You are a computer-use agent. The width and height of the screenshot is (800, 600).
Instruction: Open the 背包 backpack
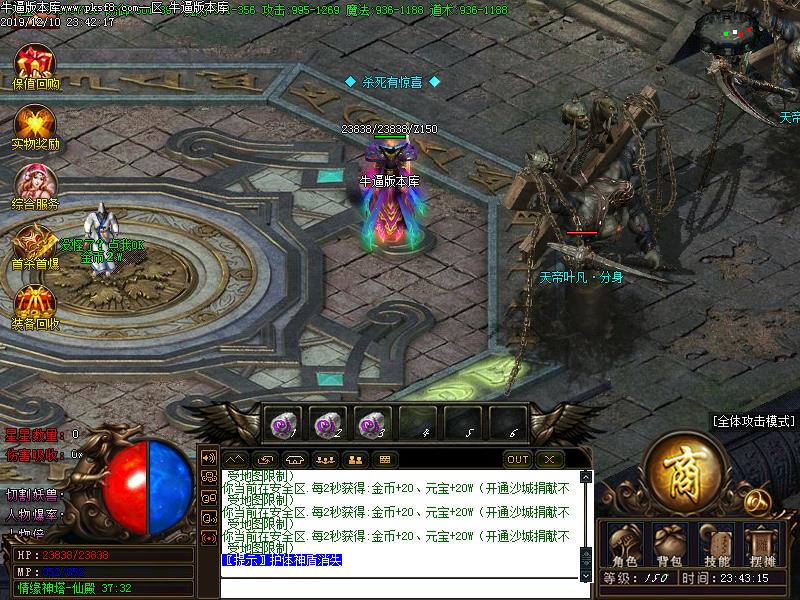(669, 545)
